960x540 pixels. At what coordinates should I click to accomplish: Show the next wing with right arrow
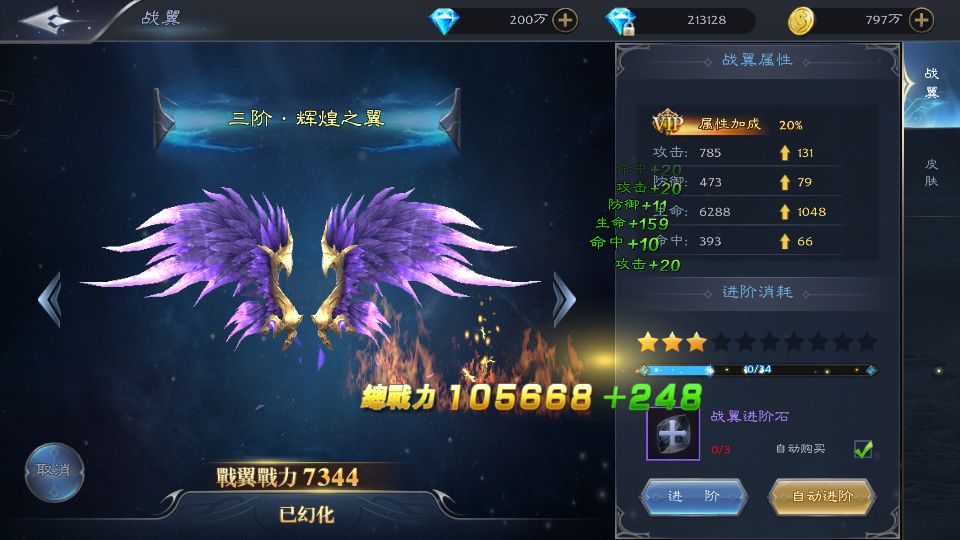(564, 298)
